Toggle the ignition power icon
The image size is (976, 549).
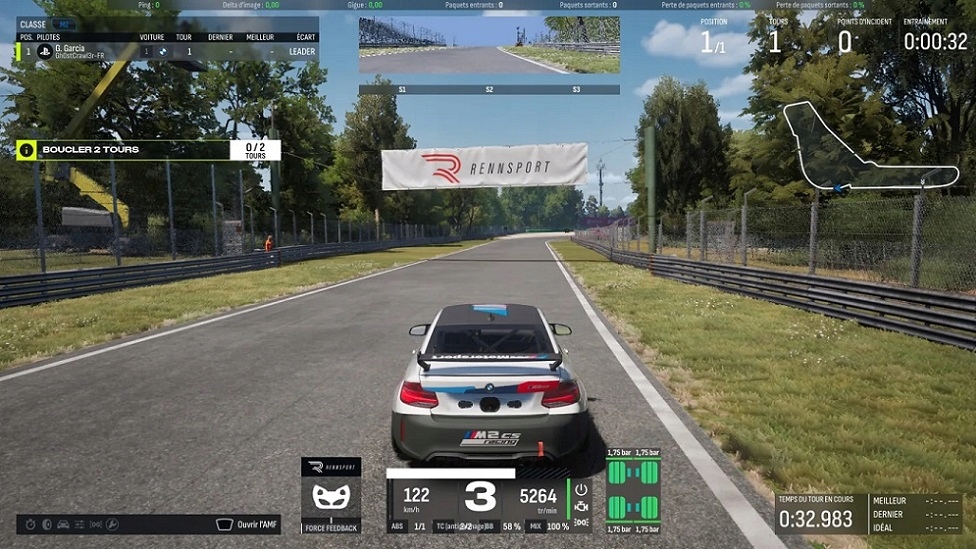[x=581, y=489]
